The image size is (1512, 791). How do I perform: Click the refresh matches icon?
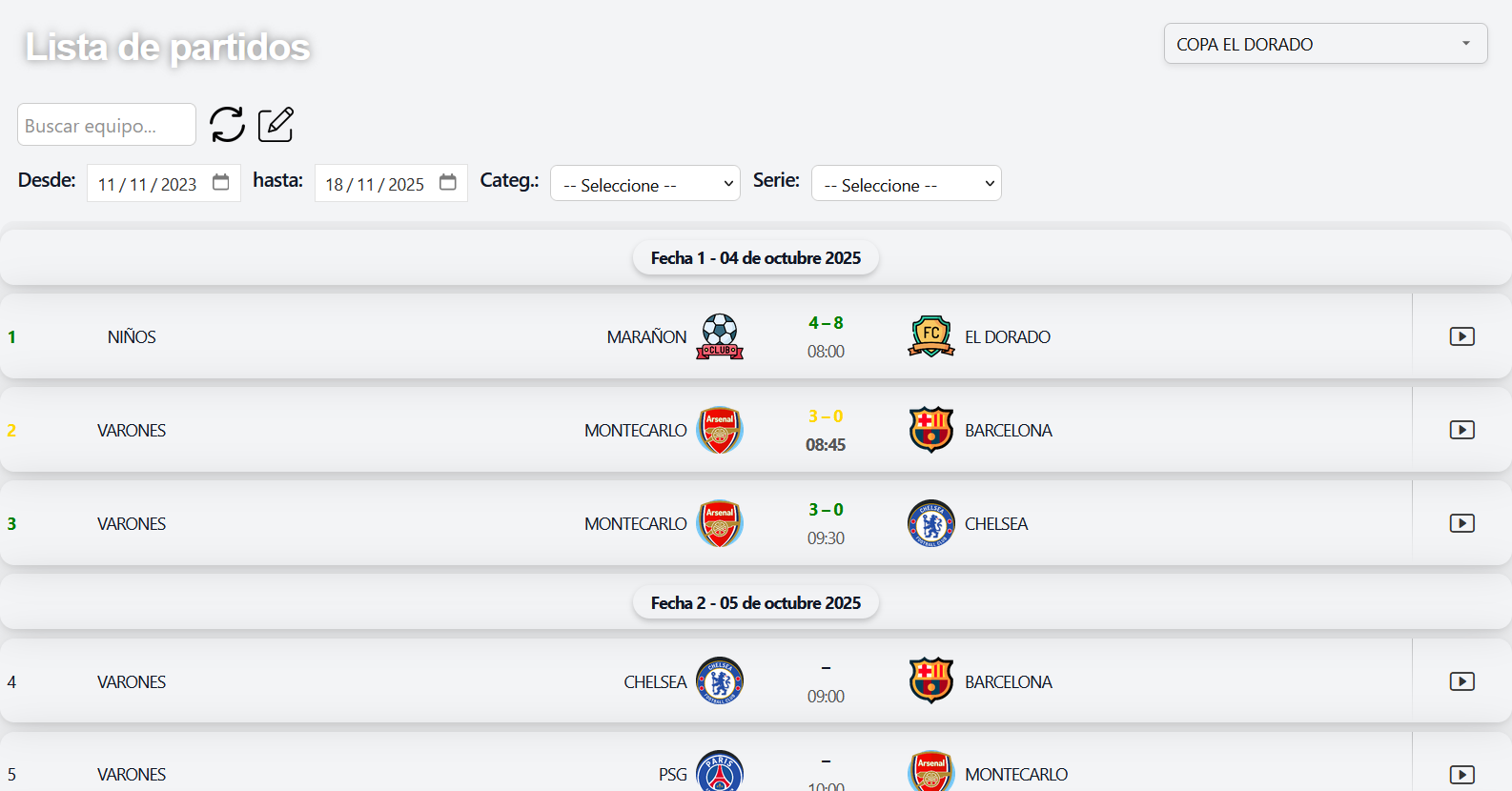click(x=227, y=124)
